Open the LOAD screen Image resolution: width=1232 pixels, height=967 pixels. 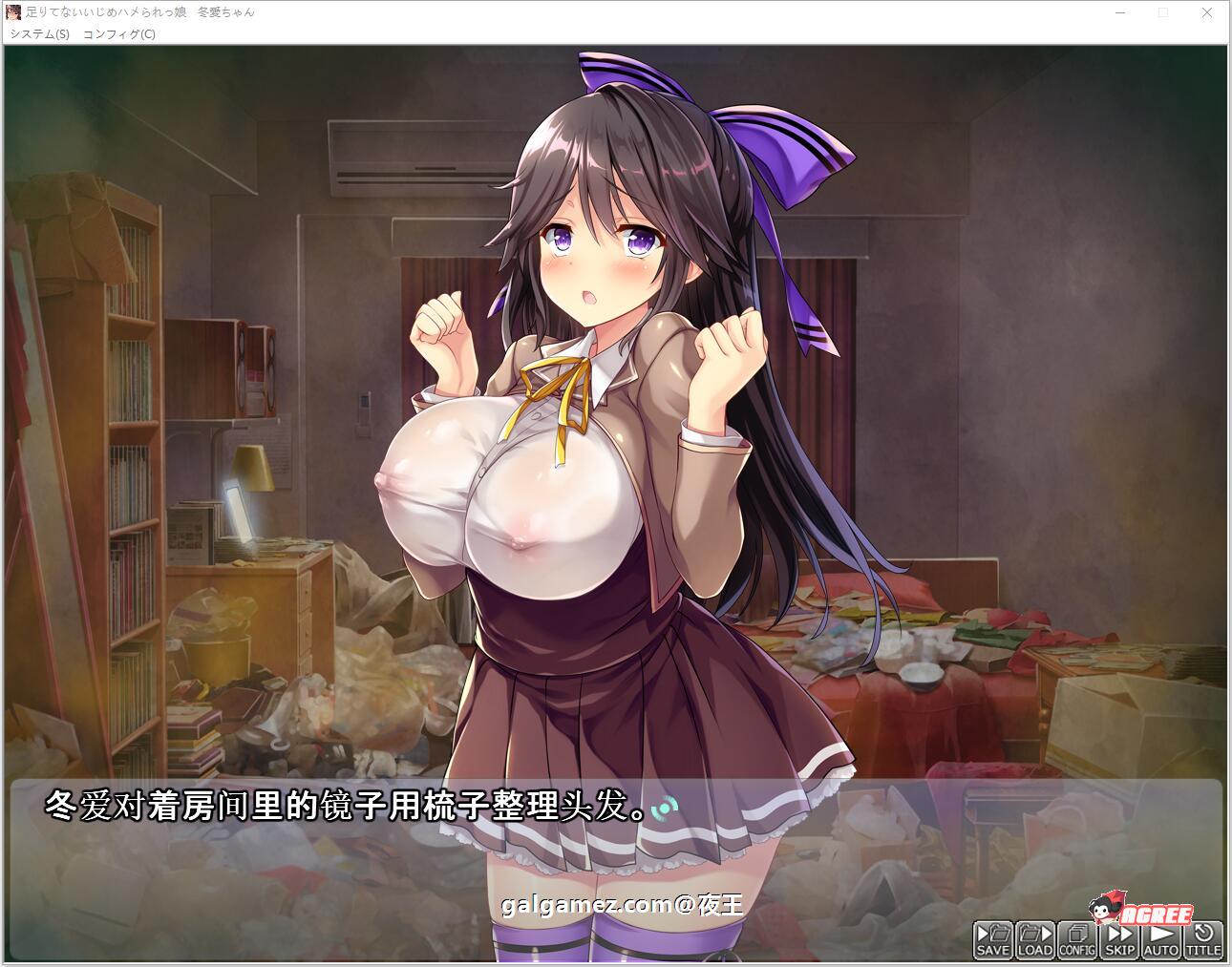[1033, 940]
